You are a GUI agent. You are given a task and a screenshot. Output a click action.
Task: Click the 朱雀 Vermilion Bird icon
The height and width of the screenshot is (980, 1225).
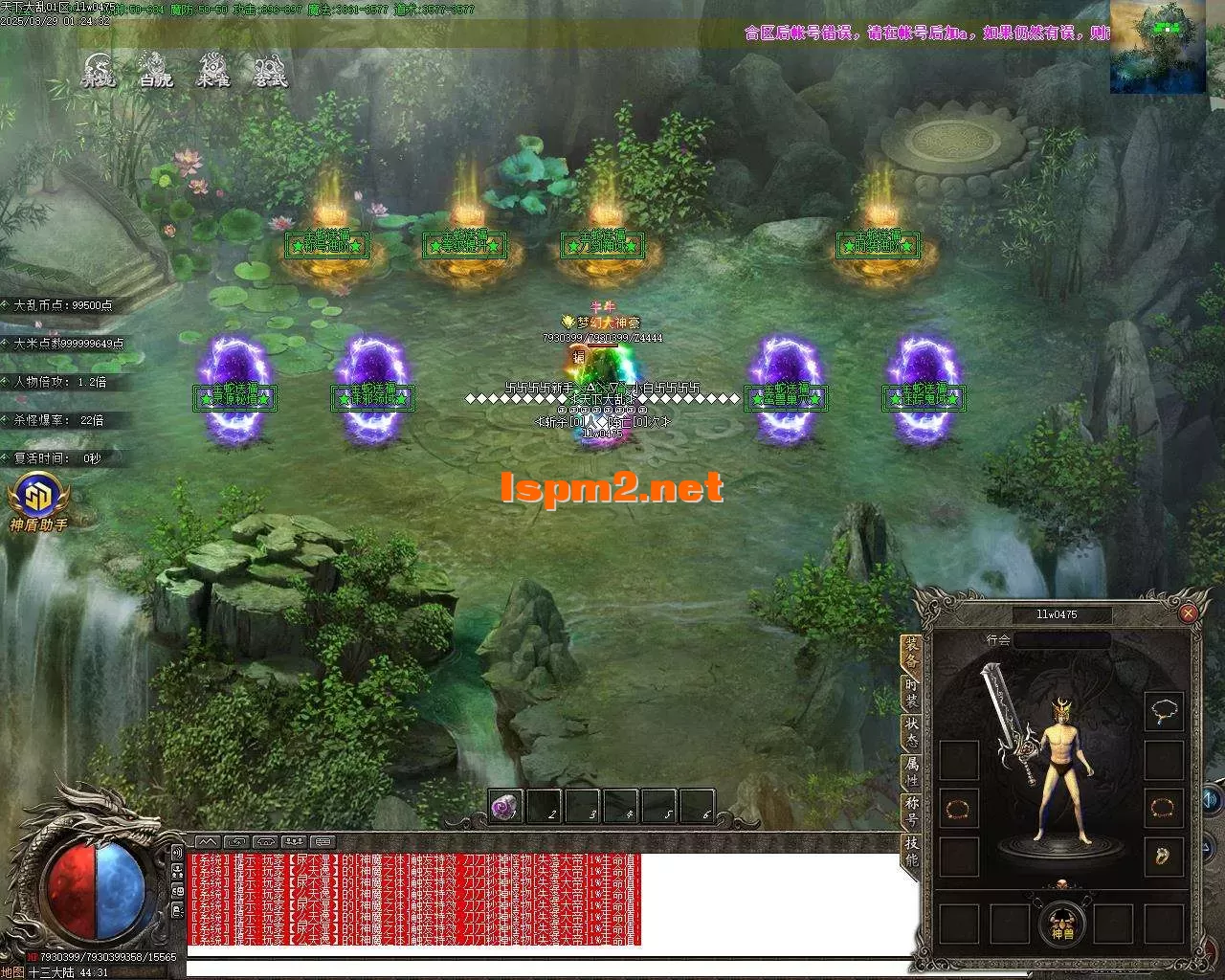[212, 72]
